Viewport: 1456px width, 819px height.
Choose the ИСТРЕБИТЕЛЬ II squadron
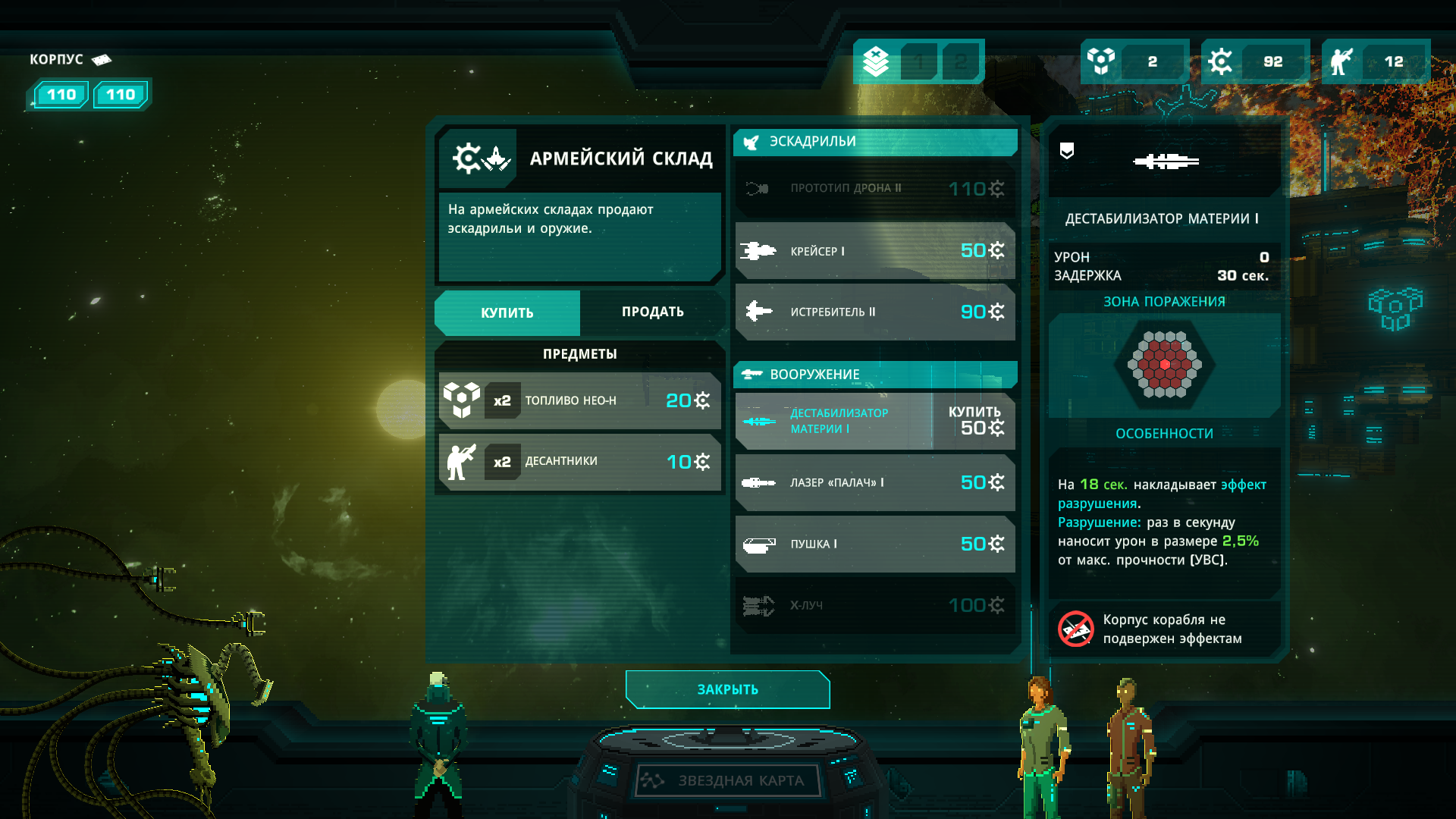[875, 312]
